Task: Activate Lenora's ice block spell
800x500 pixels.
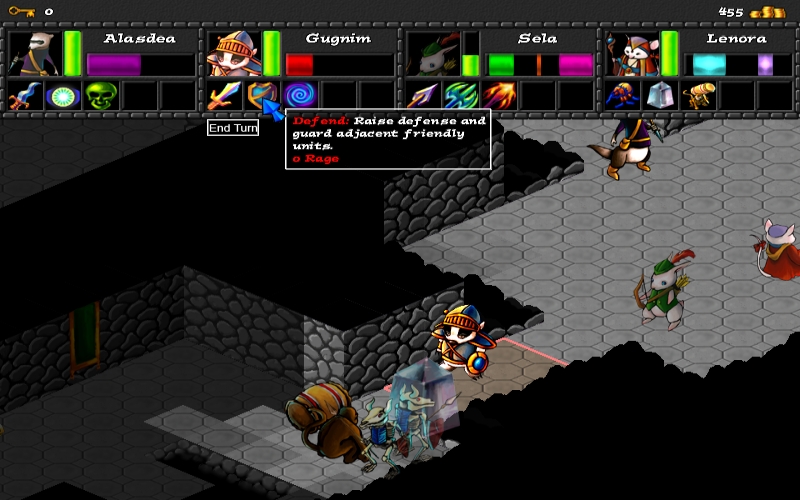Action: point(659,96)
